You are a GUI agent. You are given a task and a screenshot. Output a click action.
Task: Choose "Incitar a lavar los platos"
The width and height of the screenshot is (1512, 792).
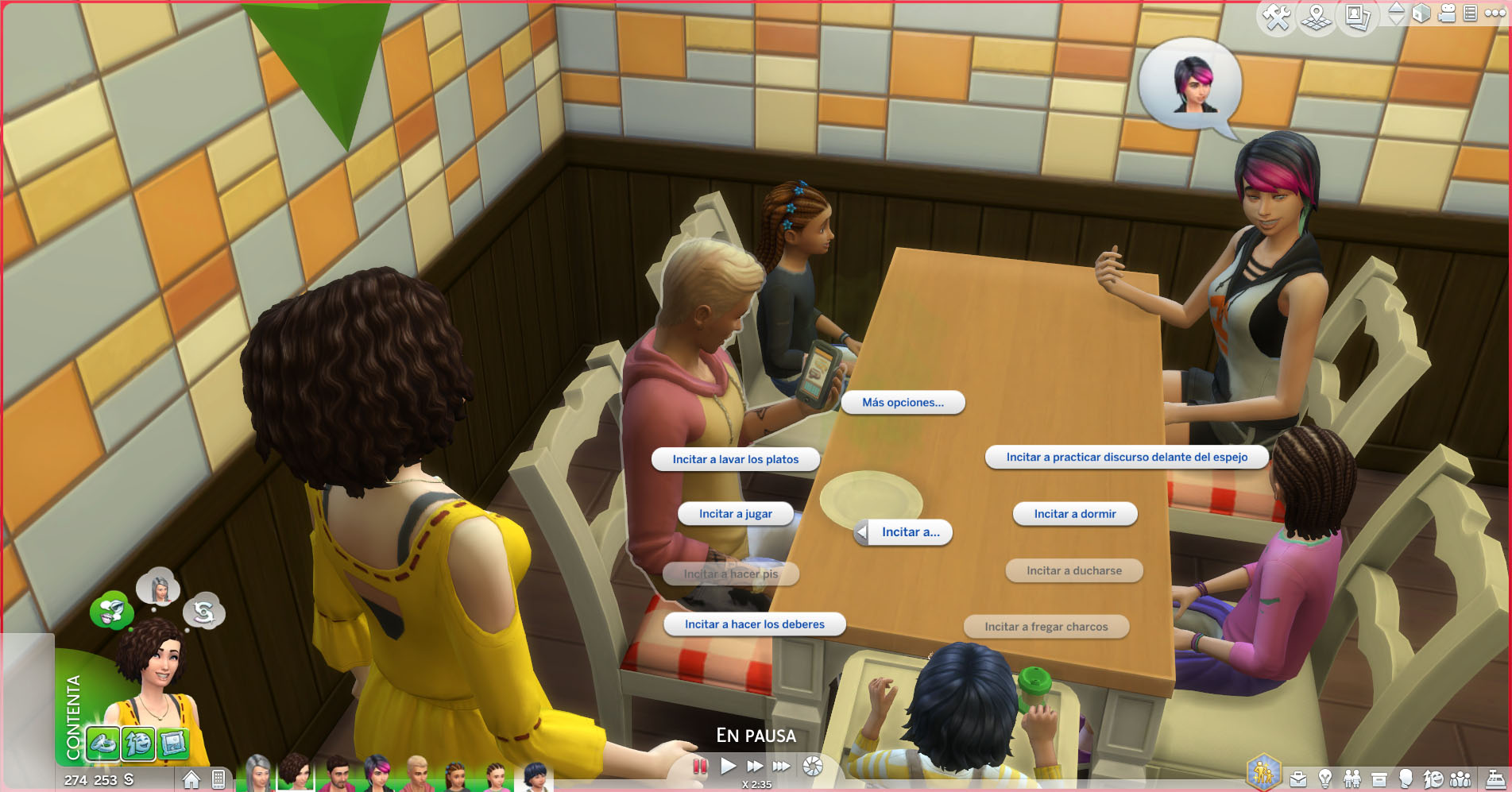(x=735, y=459)
